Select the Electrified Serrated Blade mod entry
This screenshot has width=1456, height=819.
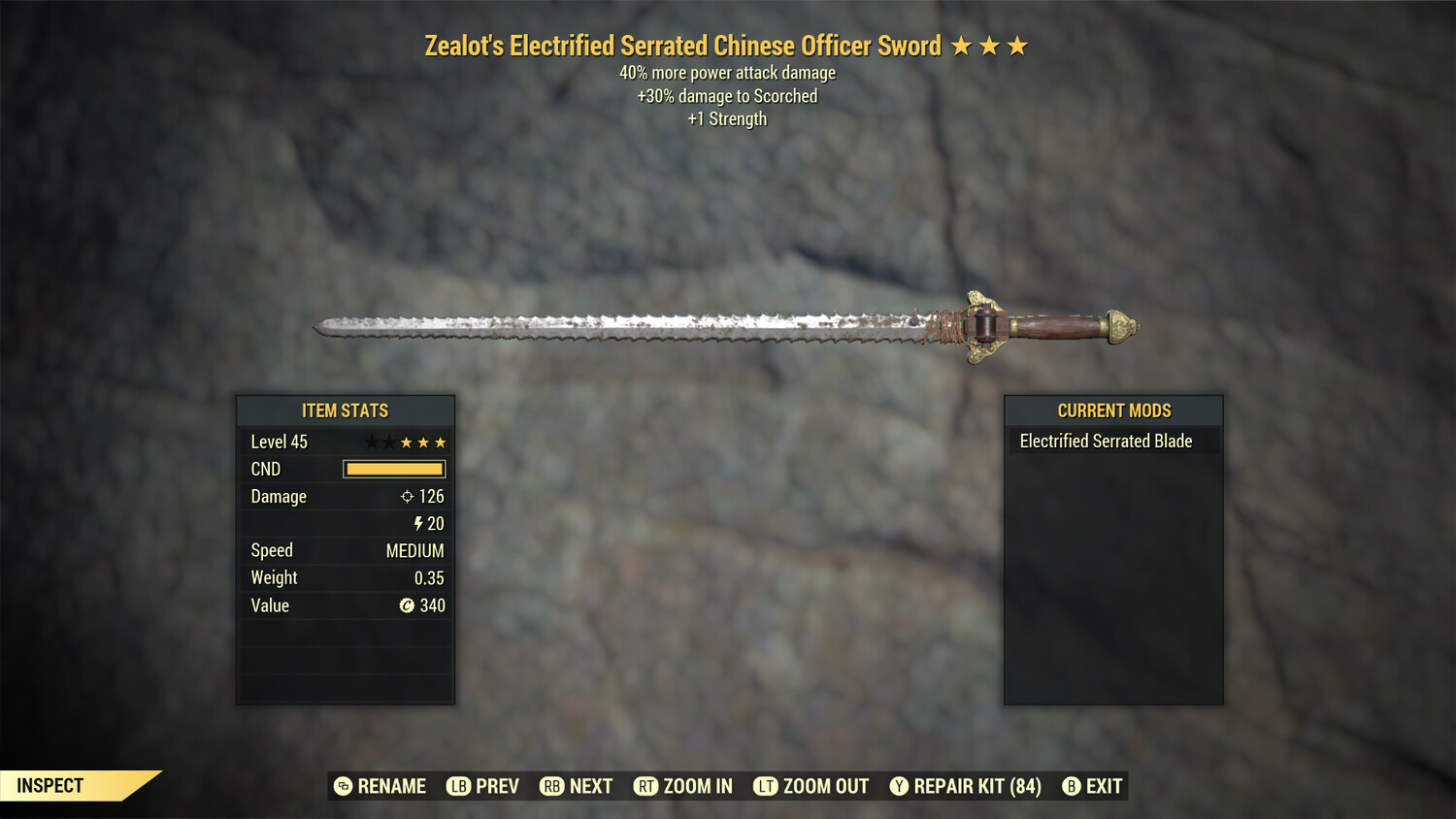coord(1106,442)
